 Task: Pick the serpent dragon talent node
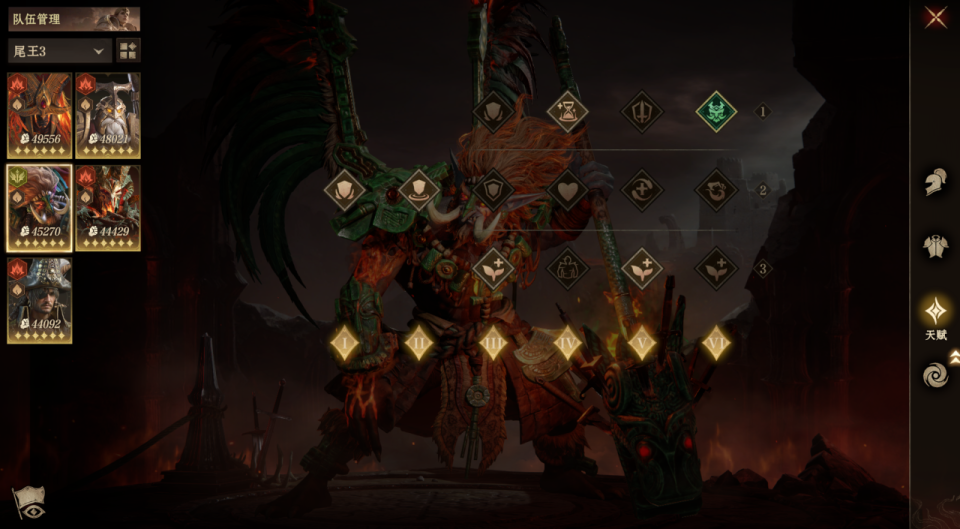click(x=716, y=189)
